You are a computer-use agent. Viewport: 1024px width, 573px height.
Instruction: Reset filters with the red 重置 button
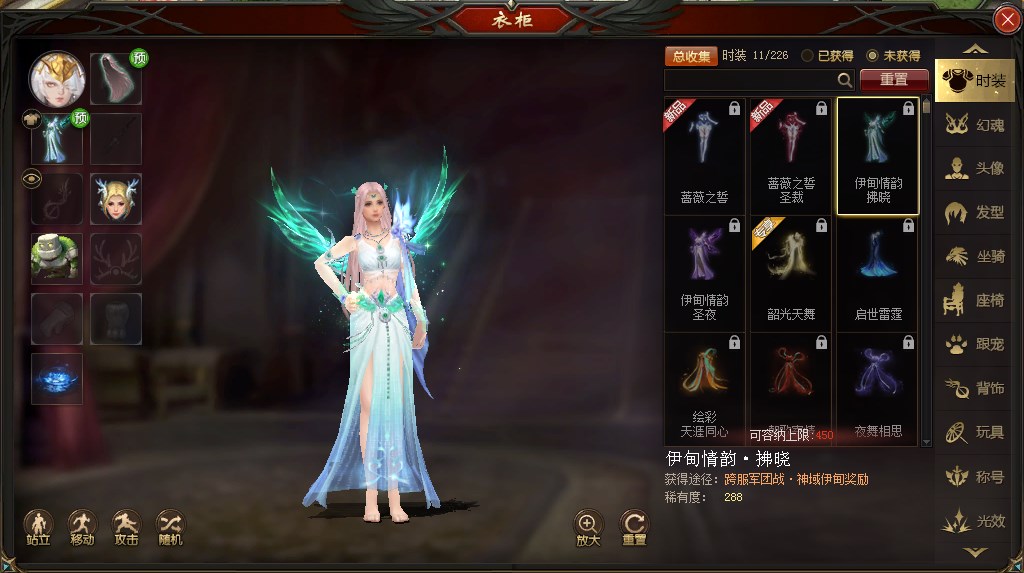pos(894,80)
